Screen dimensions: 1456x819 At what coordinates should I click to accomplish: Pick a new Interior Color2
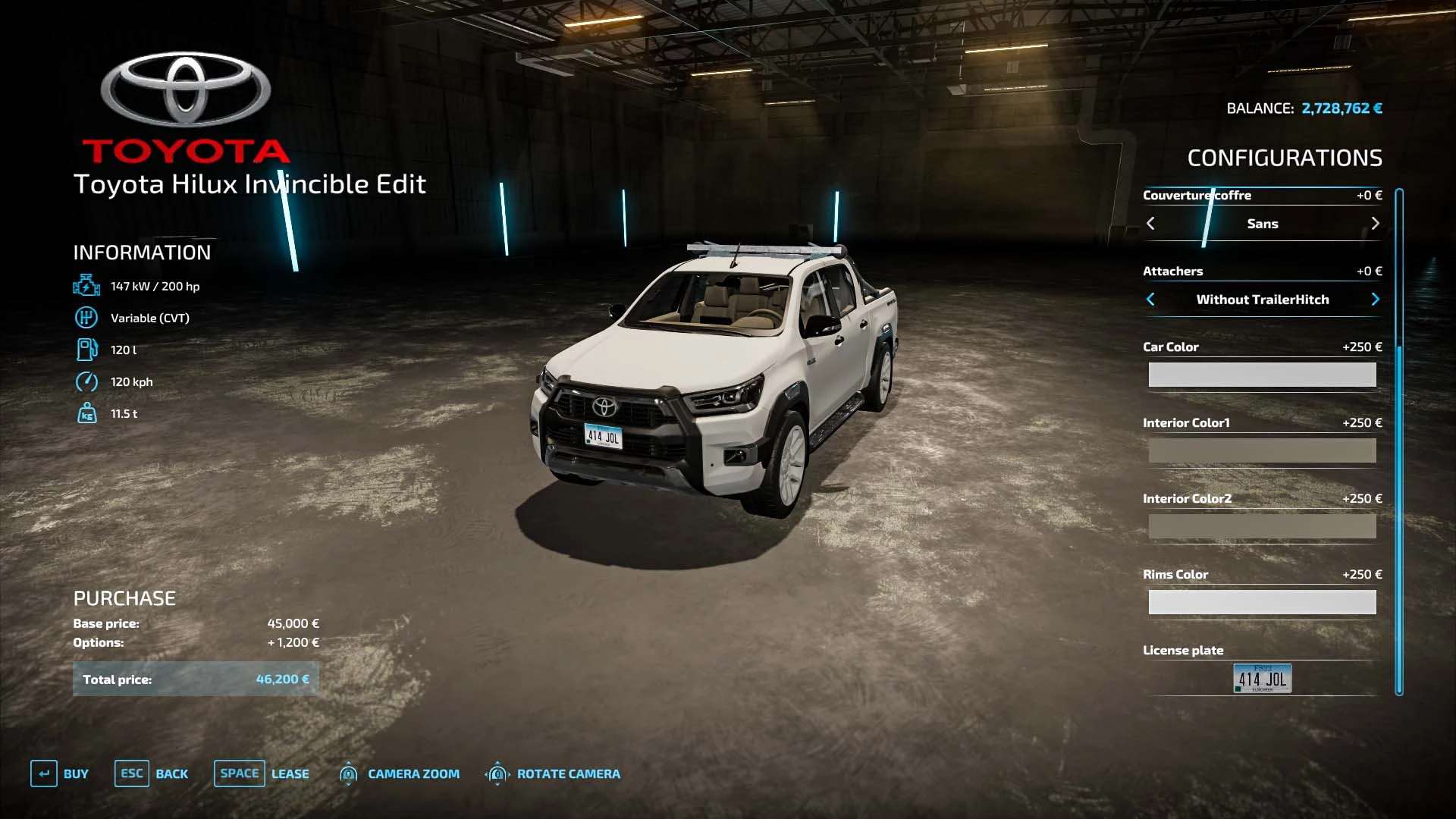pyautogui.click(x=1262, y=526)
